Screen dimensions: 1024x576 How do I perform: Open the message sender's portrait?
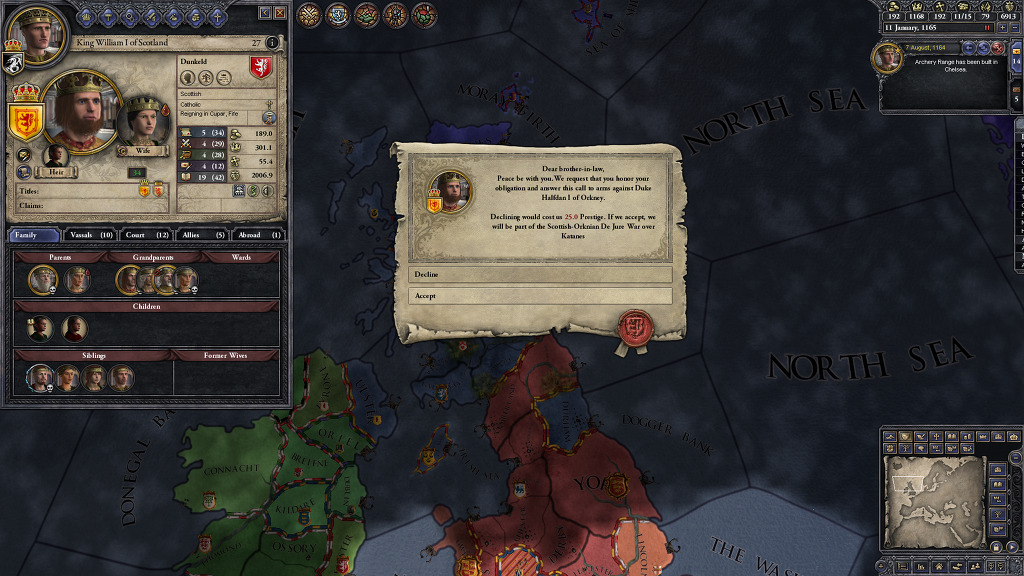click(x=449, y=187)
